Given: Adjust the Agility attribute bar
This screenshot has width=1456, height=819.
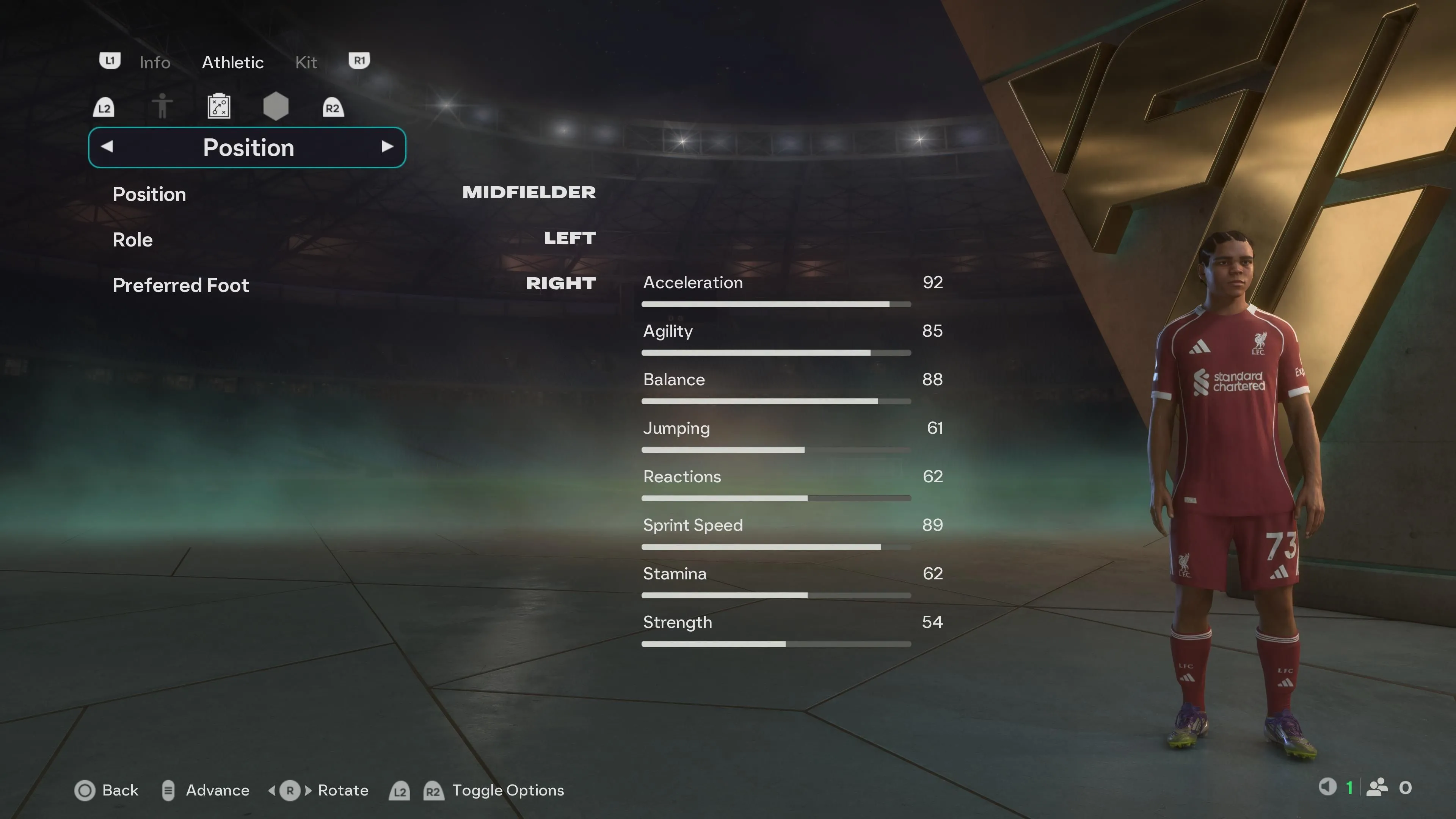Looking at the screenshot, I should click(x=775, y=353).
